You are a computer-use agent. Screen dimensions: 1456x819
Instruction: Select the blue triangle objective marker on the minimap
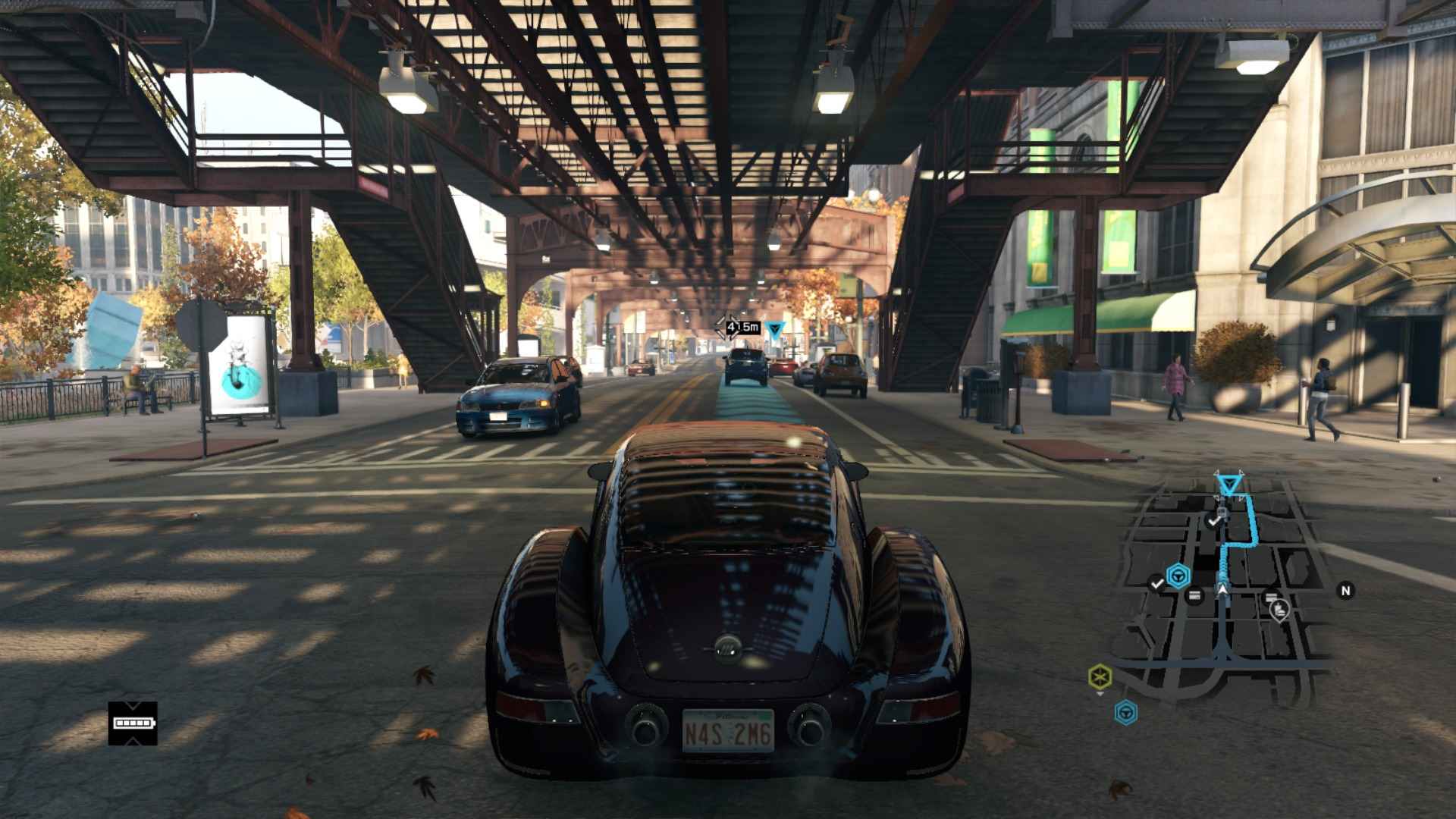(x=1228, y=483)
